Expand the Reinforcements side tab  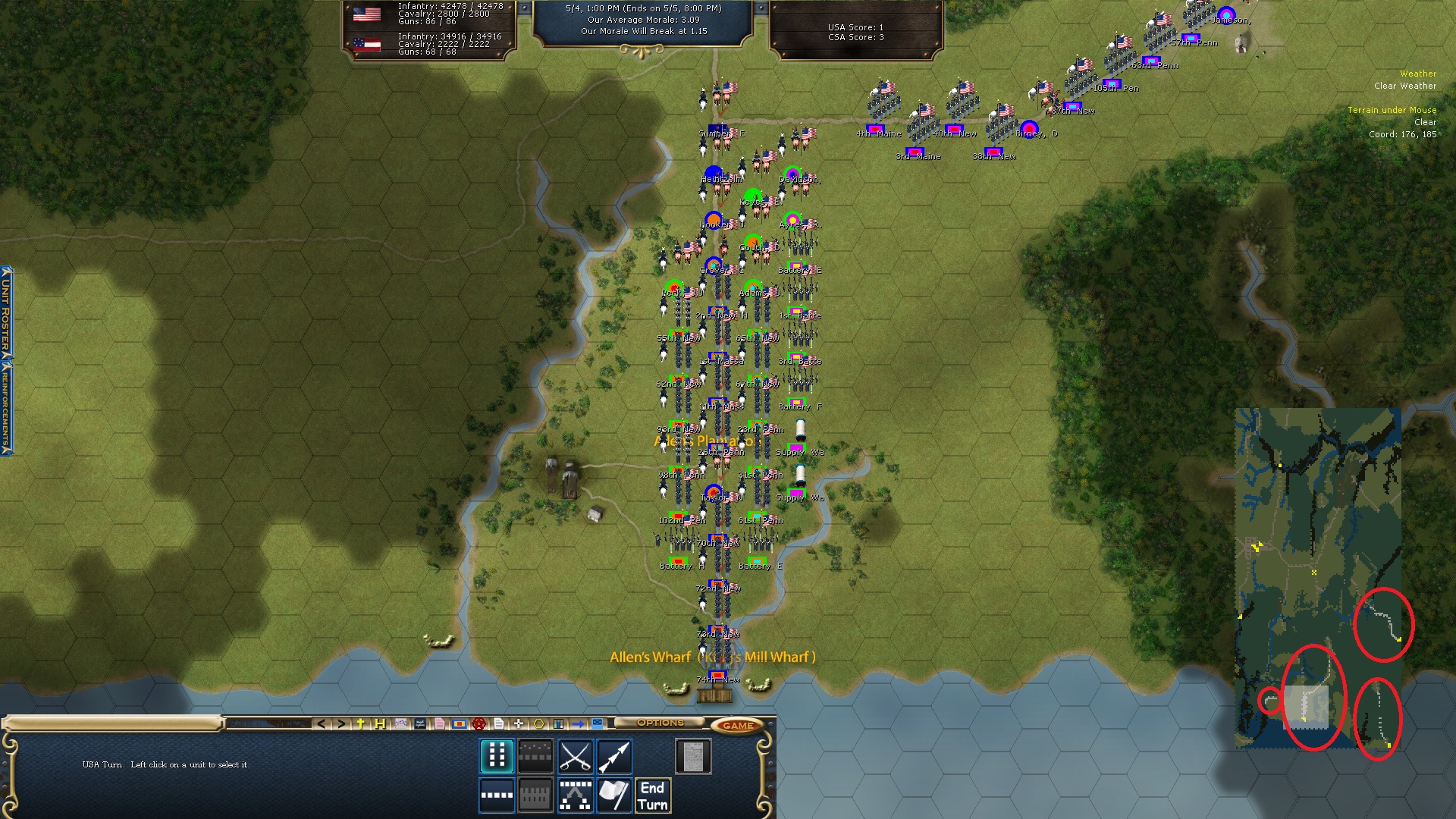(x=6, y=409)
